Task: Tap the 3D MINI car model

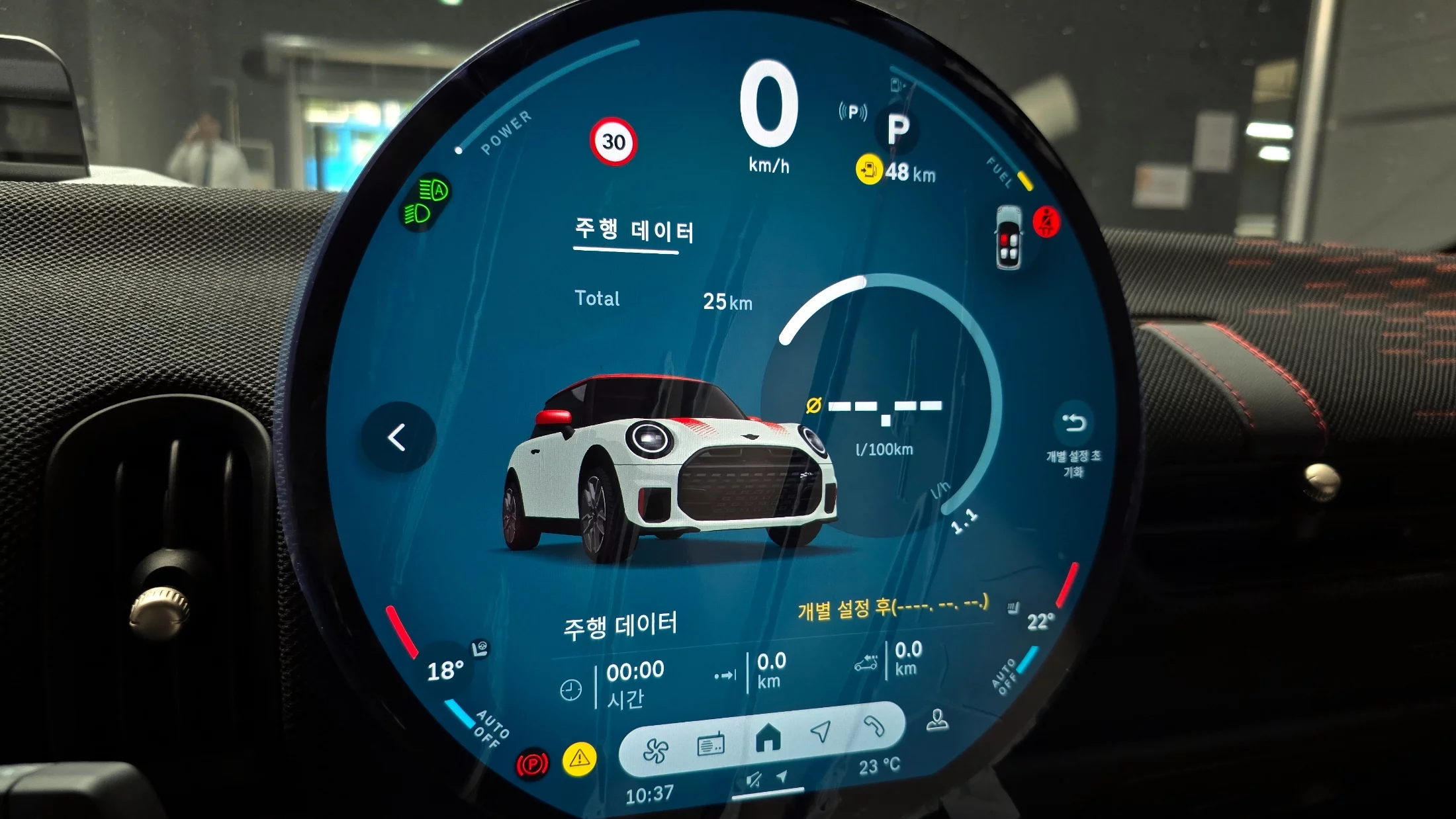Action: tap(668, 468)
